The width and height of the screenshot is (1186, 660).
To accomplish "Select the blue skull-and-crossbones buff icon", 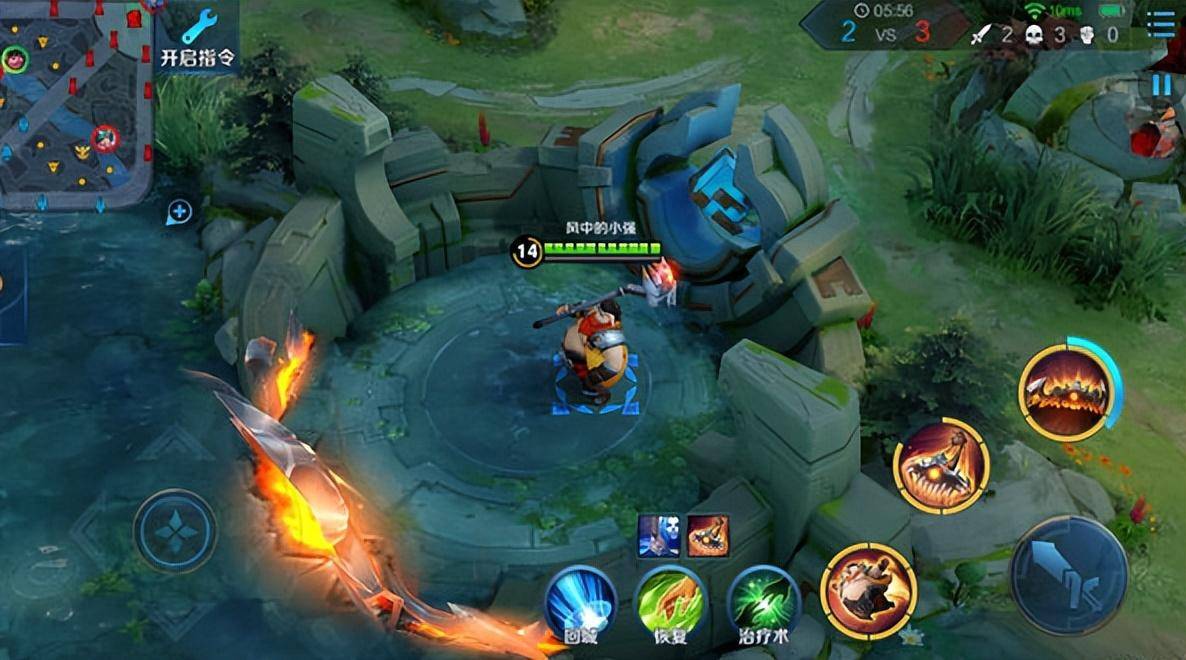I will click(660, 536).
